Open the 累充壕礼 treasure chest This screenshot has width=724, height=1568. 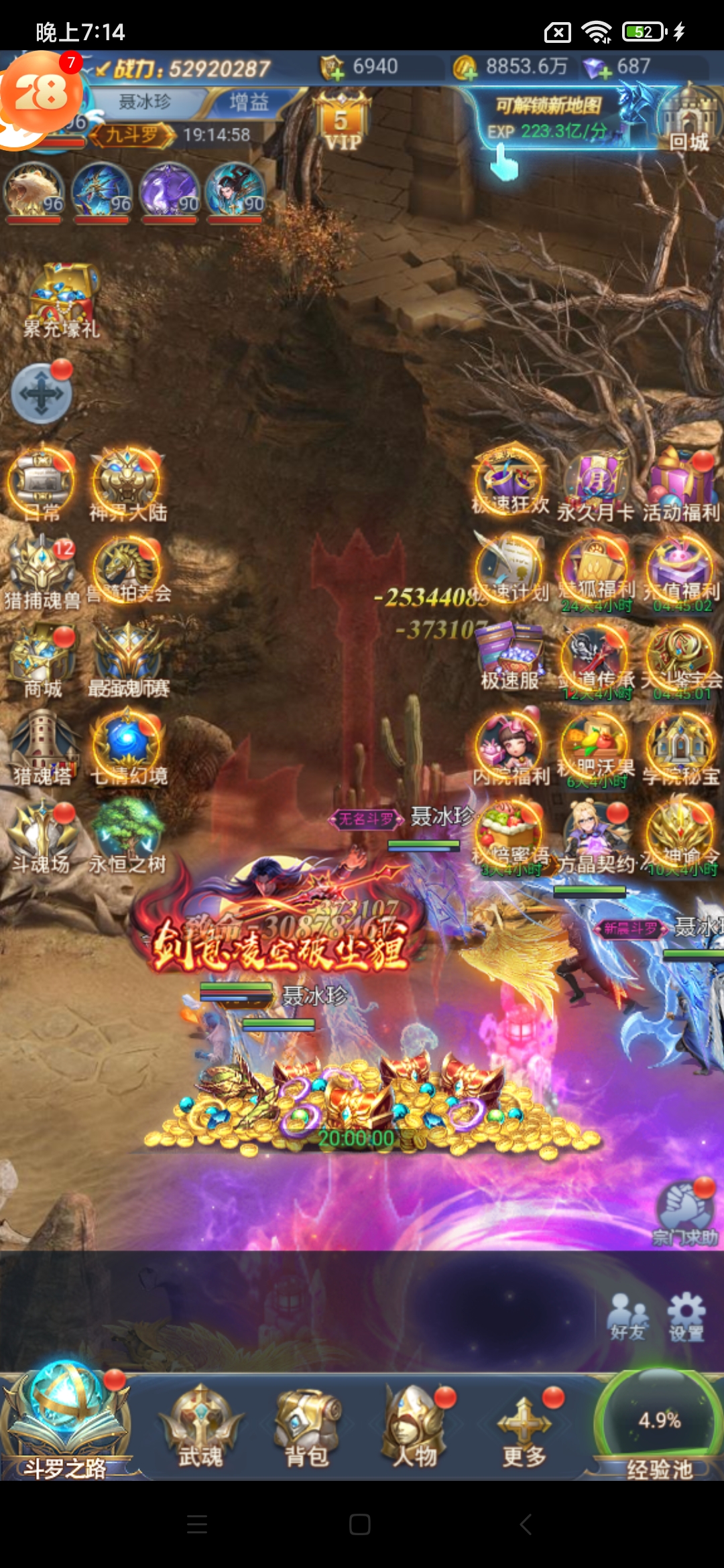pos(61,299)
